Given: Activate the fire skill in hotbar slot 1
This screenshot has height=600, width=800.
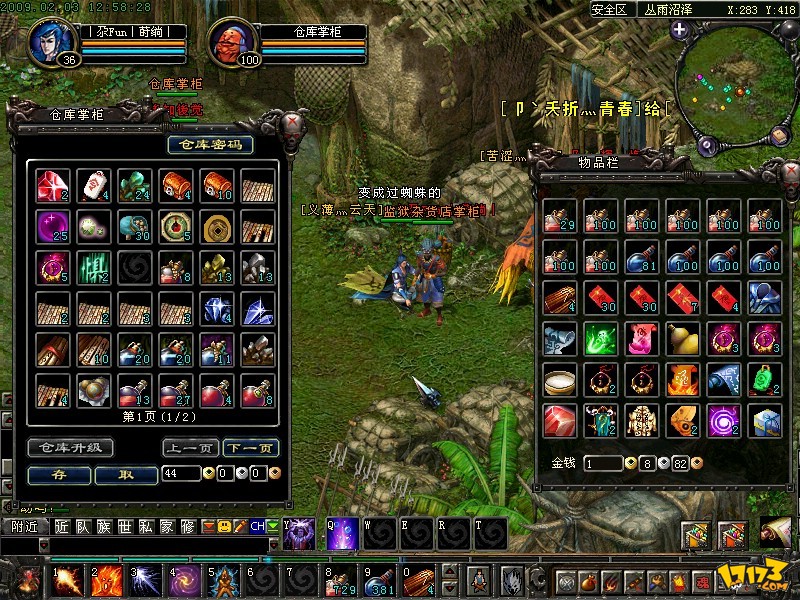Looking at the screenshot, I should coord(68,580).
